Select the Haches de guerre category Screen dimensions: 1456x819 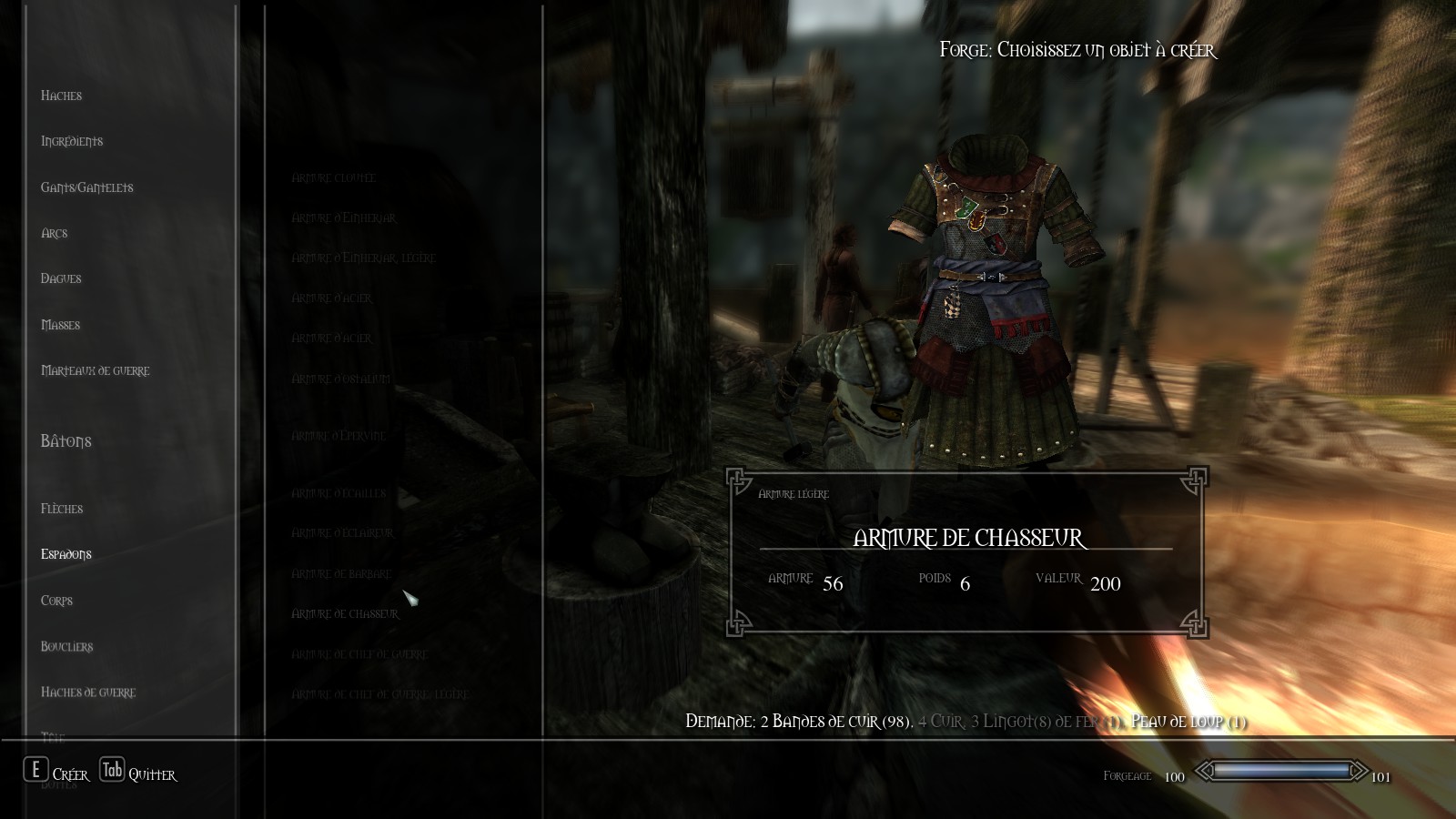[x=88, y=693]
